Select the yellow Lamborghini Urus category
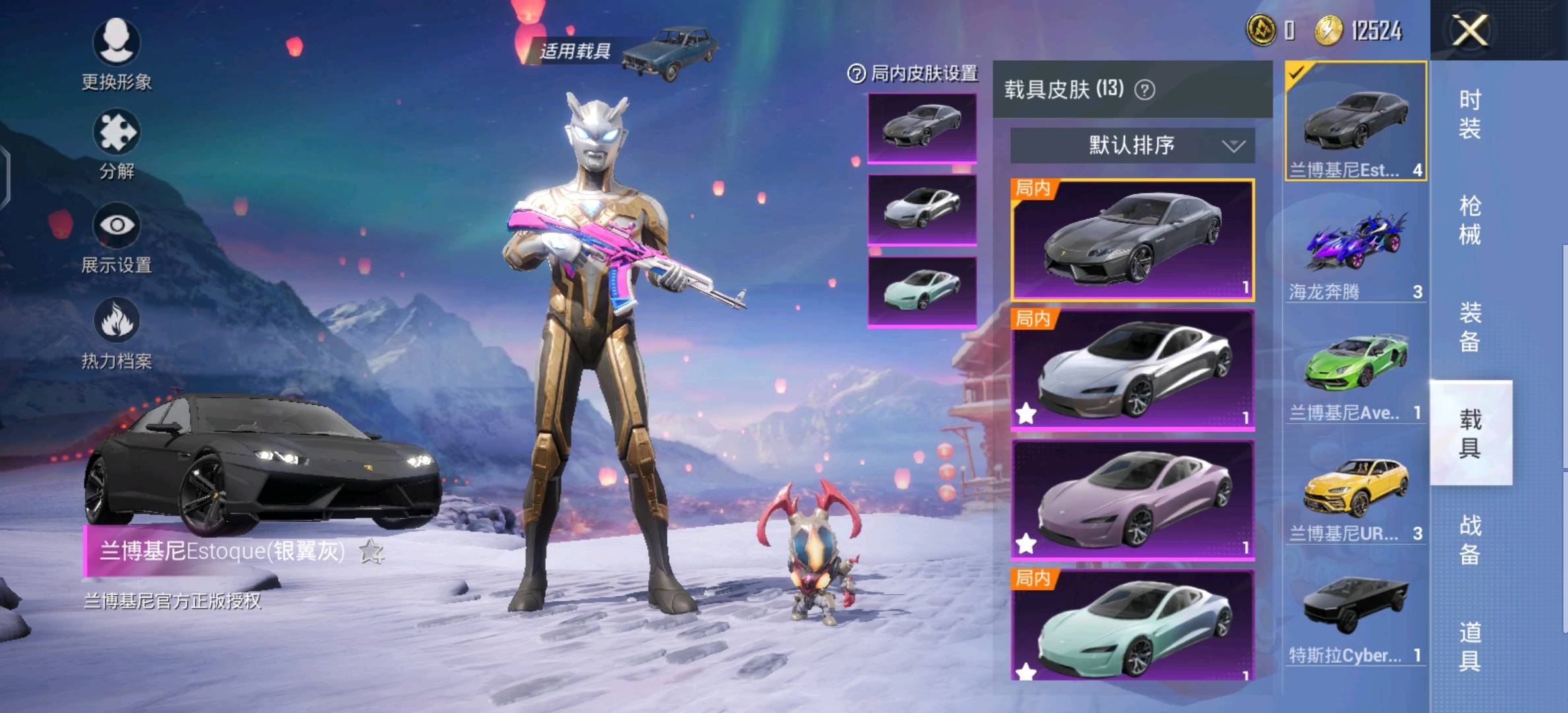This screenshot has width=1568, height=713. [1356, 494]
